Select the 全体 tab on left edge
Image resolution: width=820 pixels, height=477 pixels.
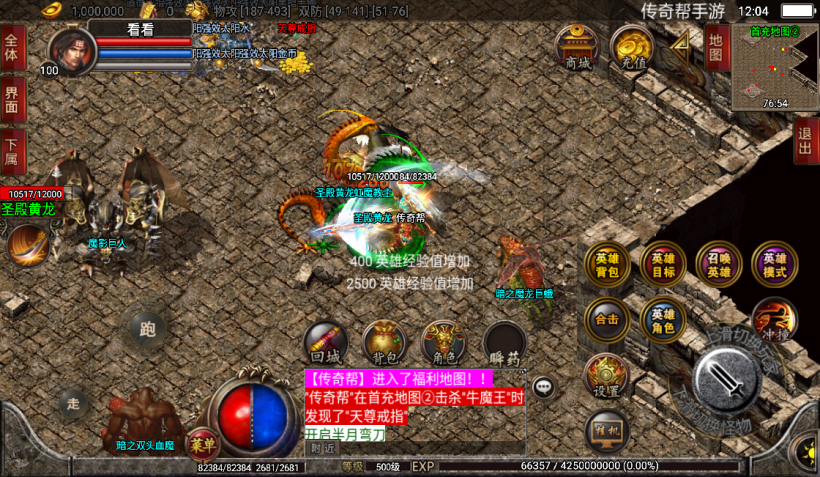[12, 49]
